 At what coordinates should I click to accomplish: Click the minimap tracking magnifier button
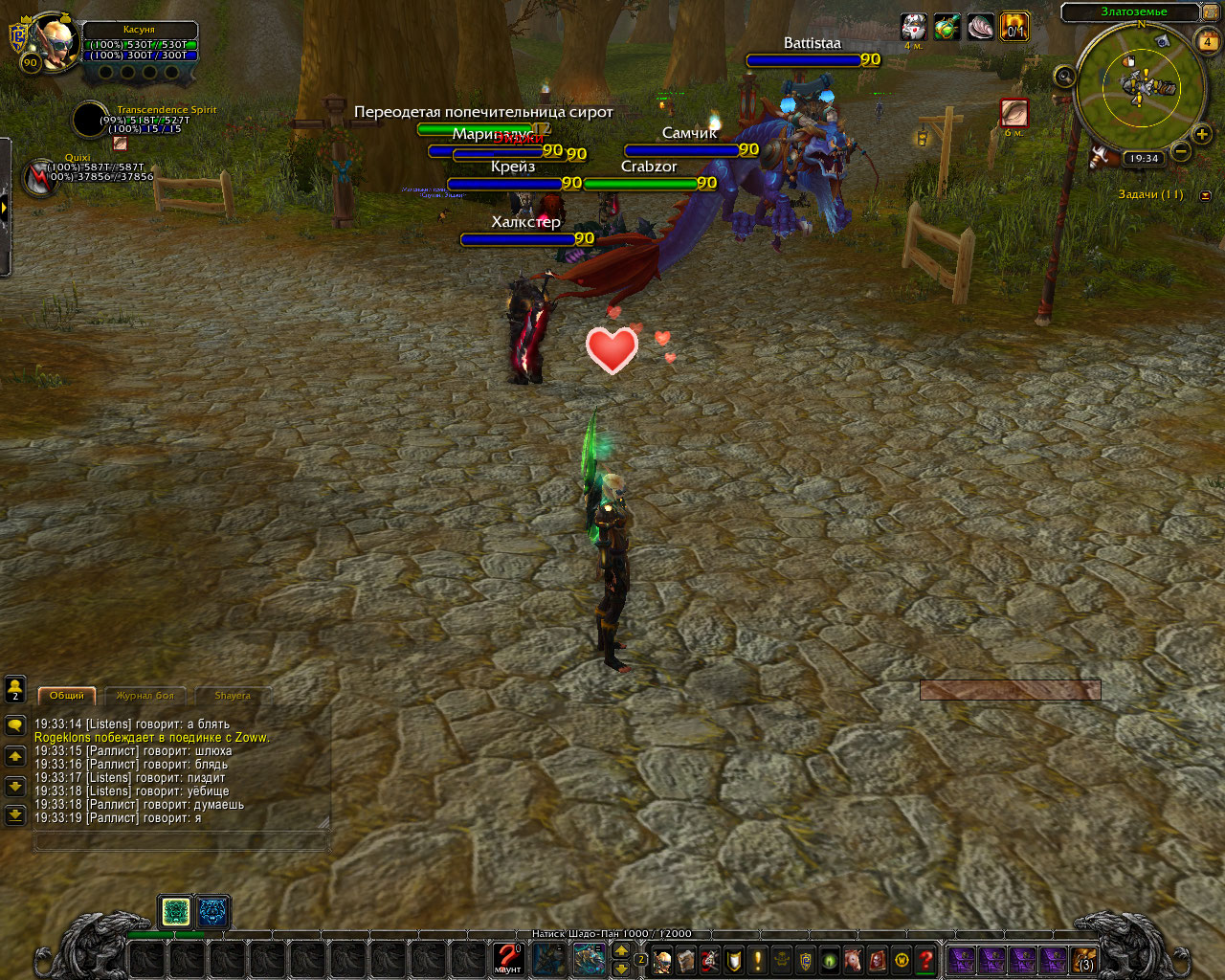1063,77
